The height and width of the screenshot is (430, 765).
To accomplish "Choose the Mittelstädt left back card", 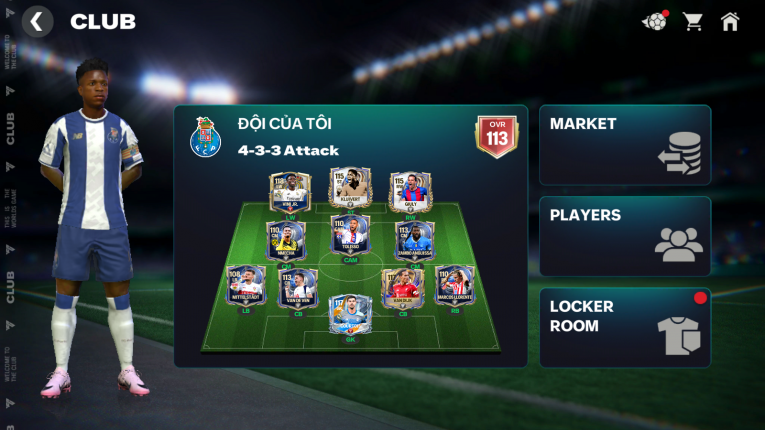I will point(246,286).
